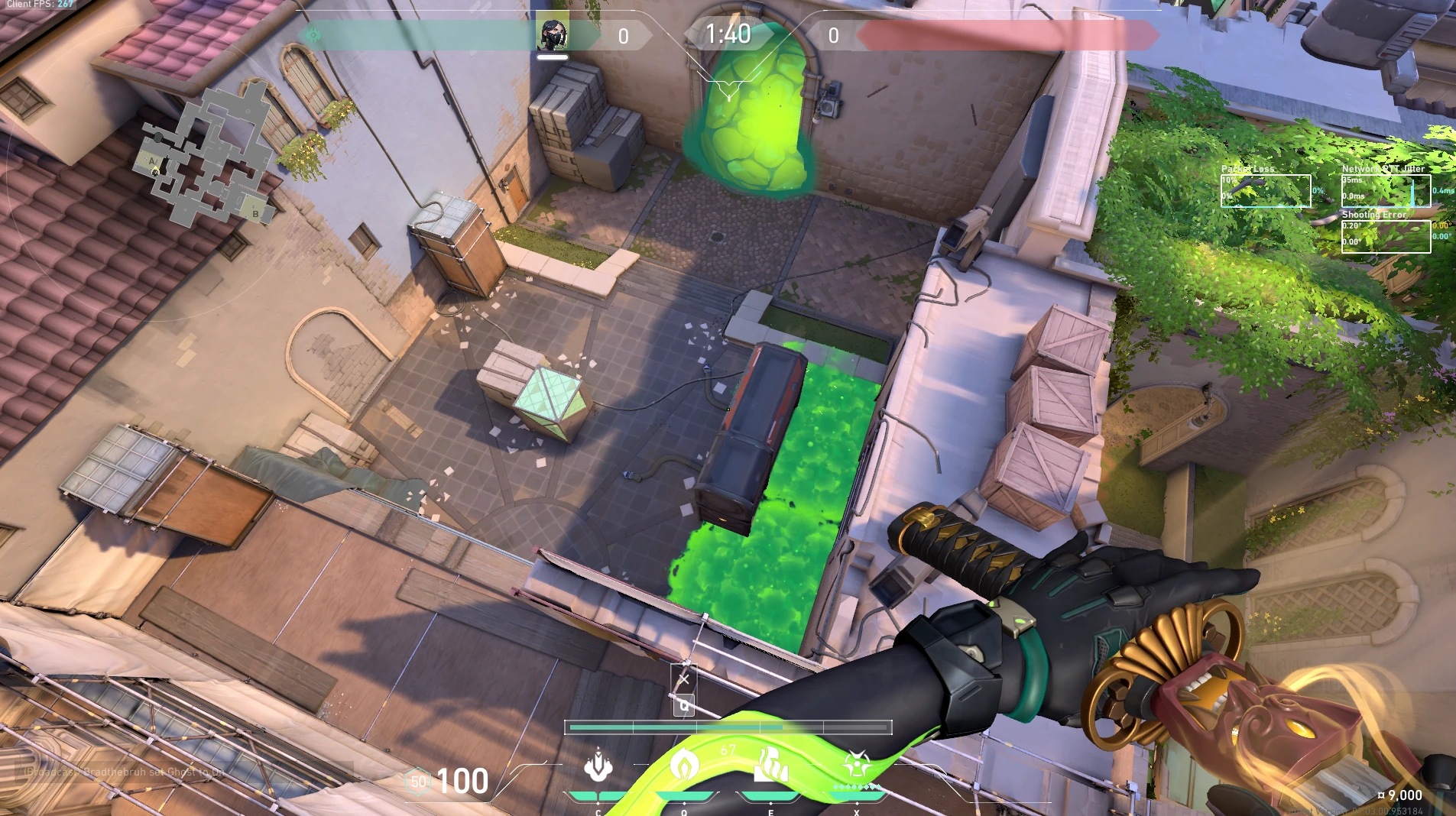Viewport: 1456px width, 816px height.
Task: Select Viper's agent portrait in the top bar
Action: [552, 35]
